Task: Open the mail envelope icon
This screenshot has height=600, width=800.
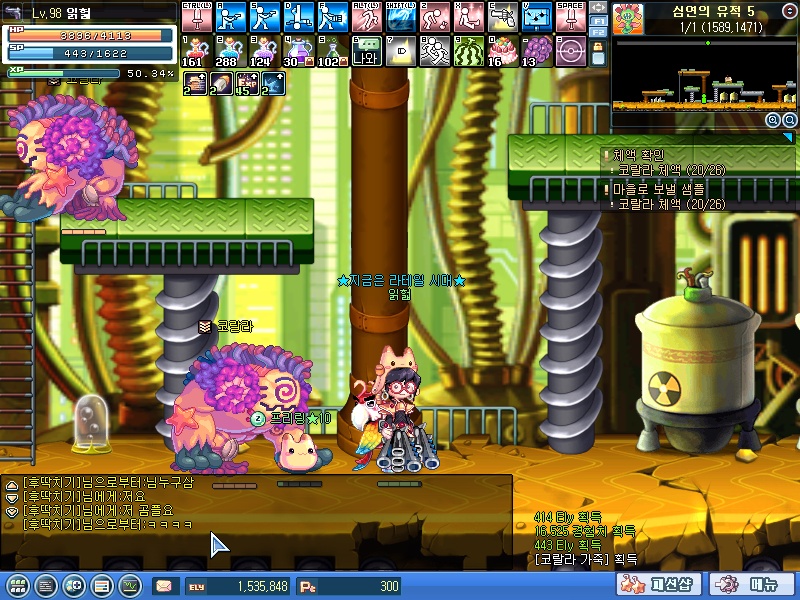Action: (x=163, y=585)
